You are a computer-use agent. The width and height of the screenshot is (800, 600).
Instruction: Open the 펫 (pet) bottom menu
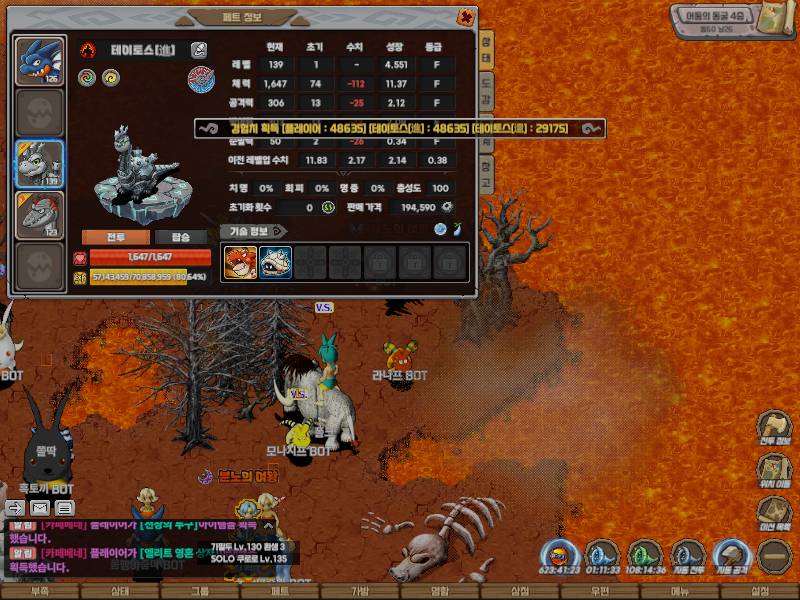pos(280,591)
